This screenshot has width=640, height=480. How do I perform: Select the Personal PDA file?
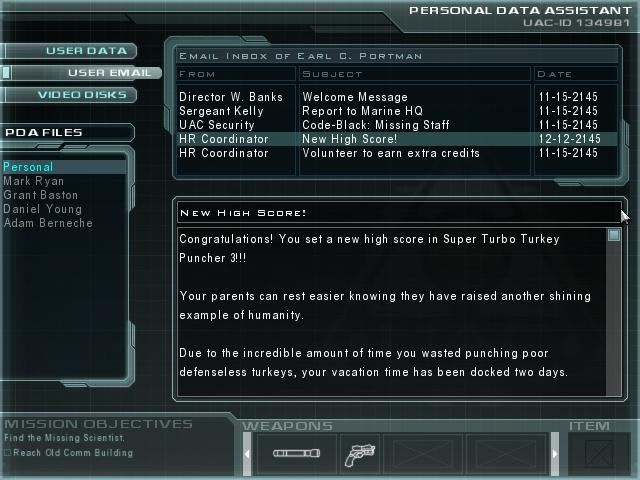28,167
